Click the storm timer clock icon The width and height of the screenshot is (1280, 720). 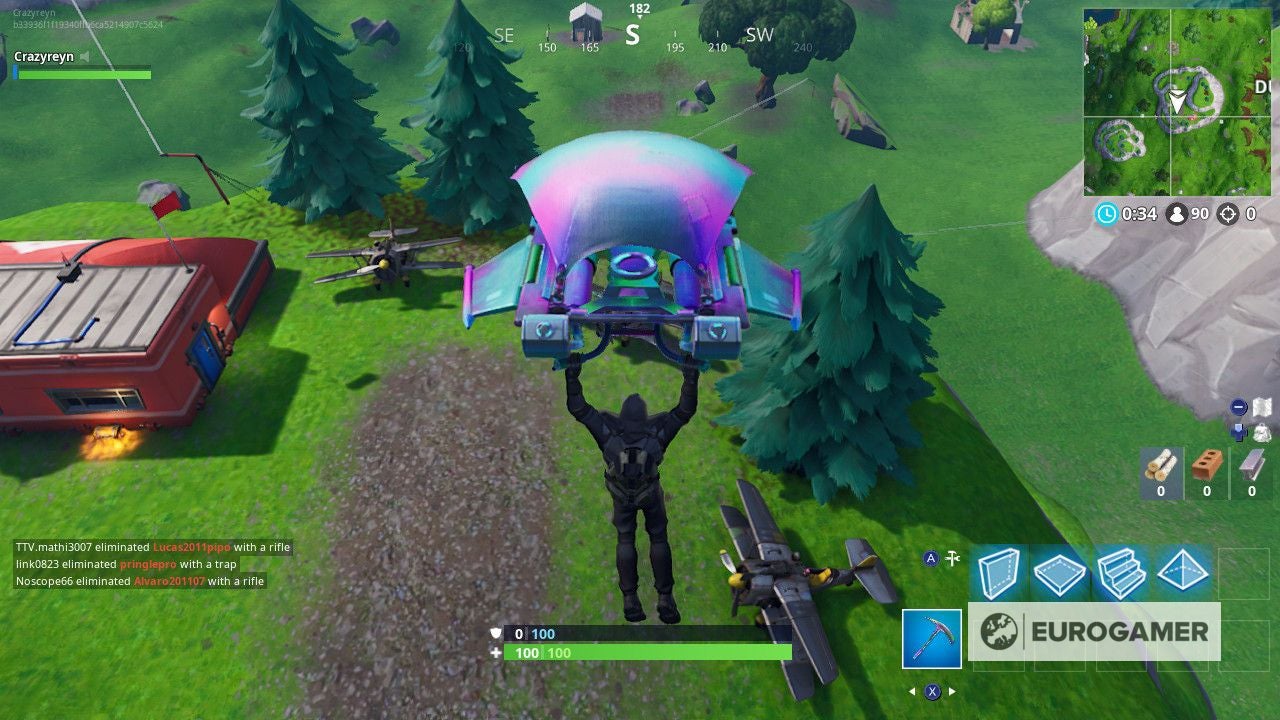pyautogui.click(x=1105, y=213)
